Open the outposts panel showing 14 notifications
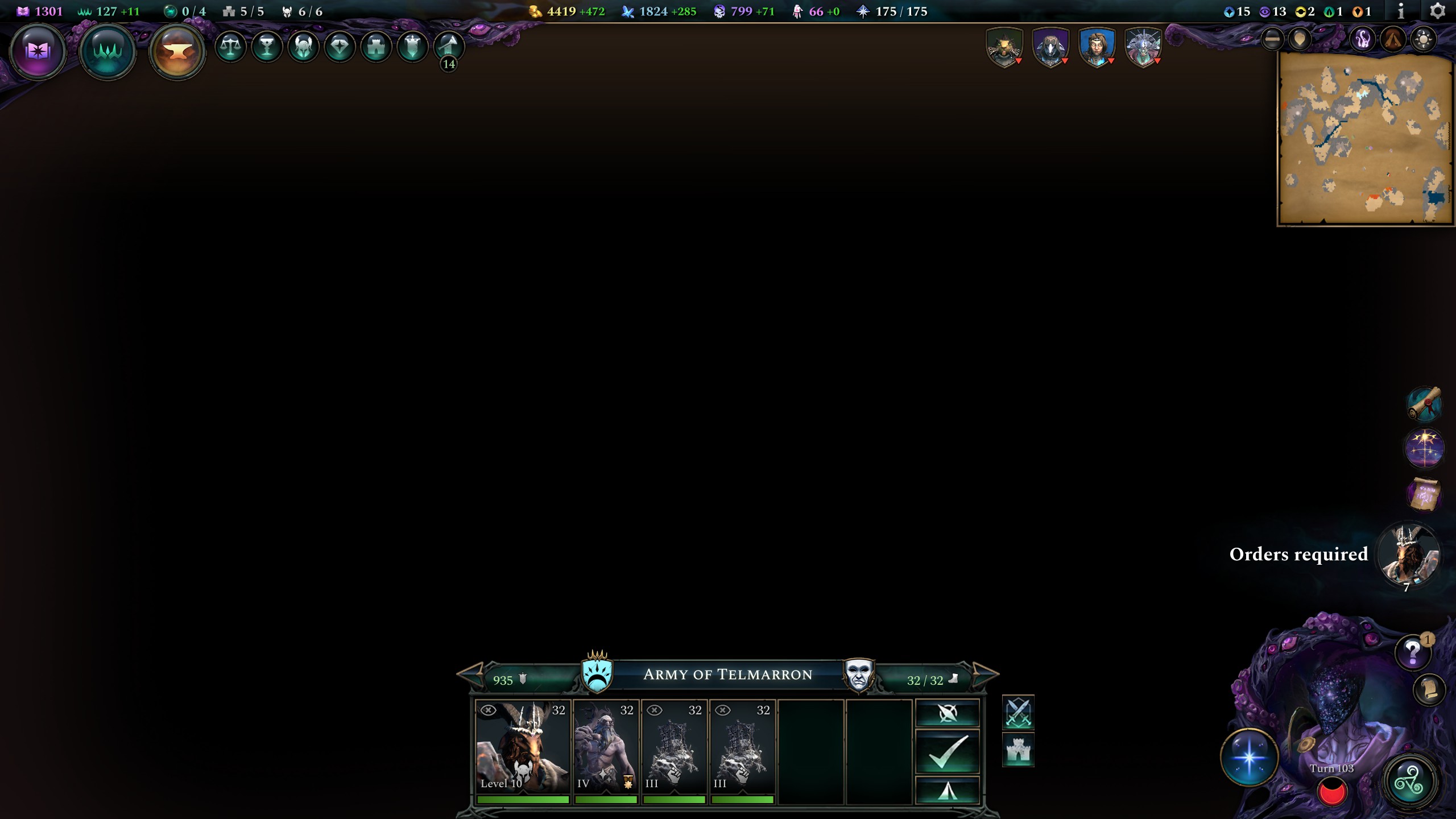 [449, 48]
